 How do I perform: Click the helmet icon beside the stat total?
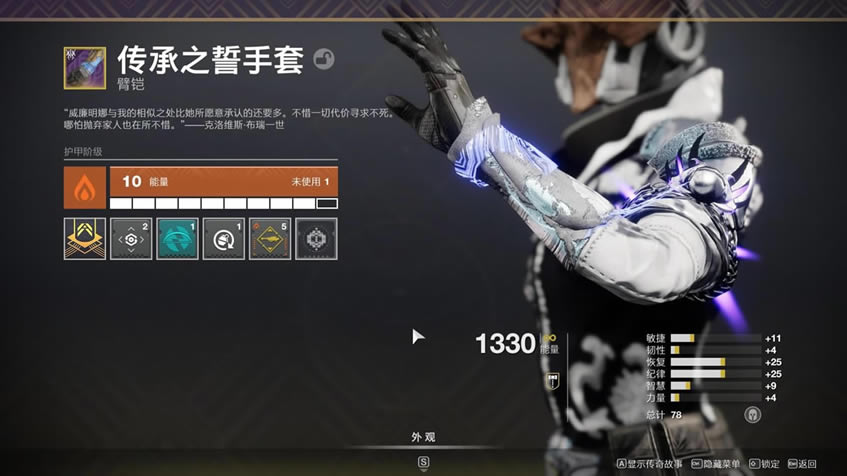coord(752,414)
